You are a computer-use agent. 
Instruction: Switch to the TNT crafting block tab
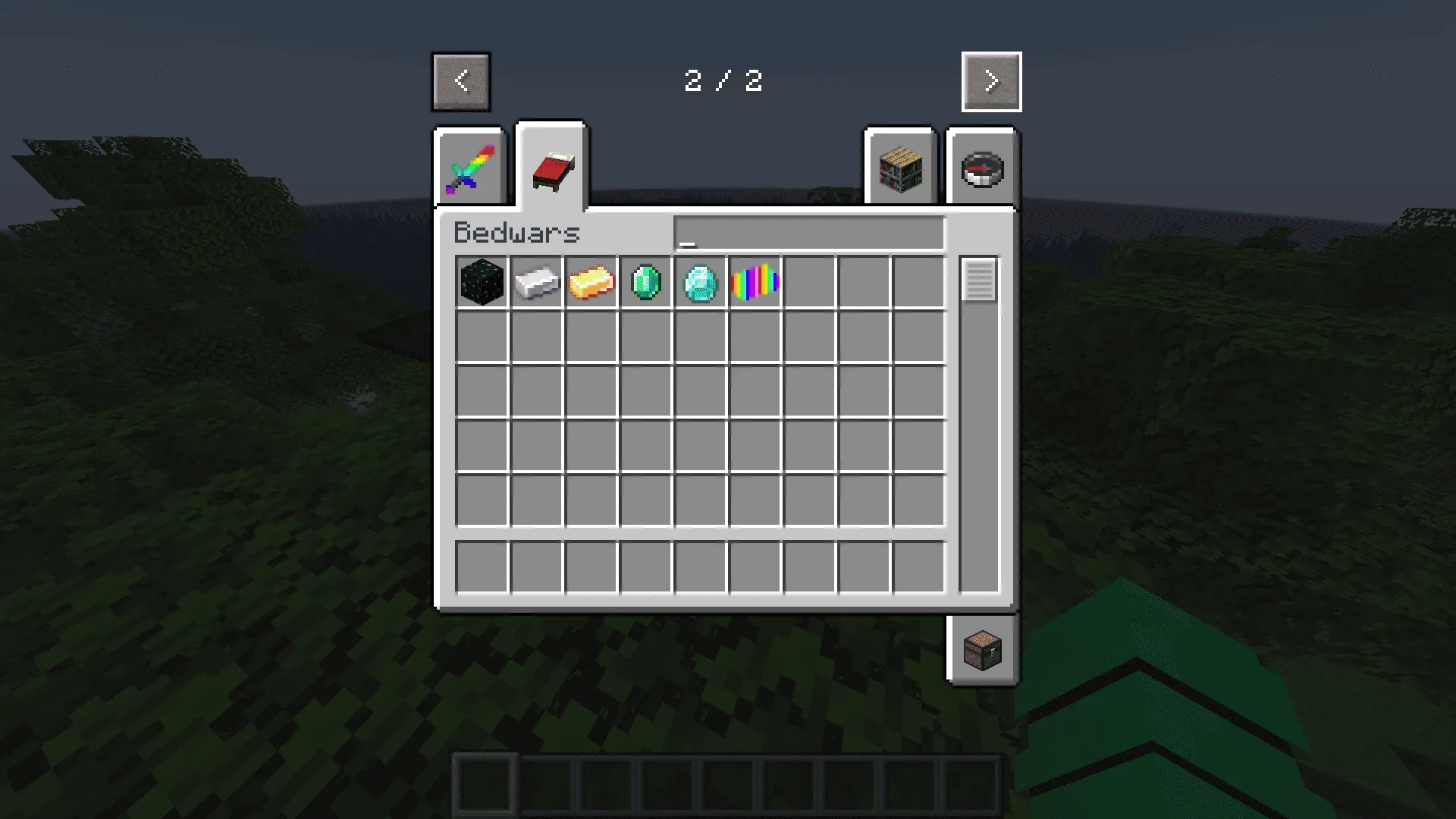899,168
